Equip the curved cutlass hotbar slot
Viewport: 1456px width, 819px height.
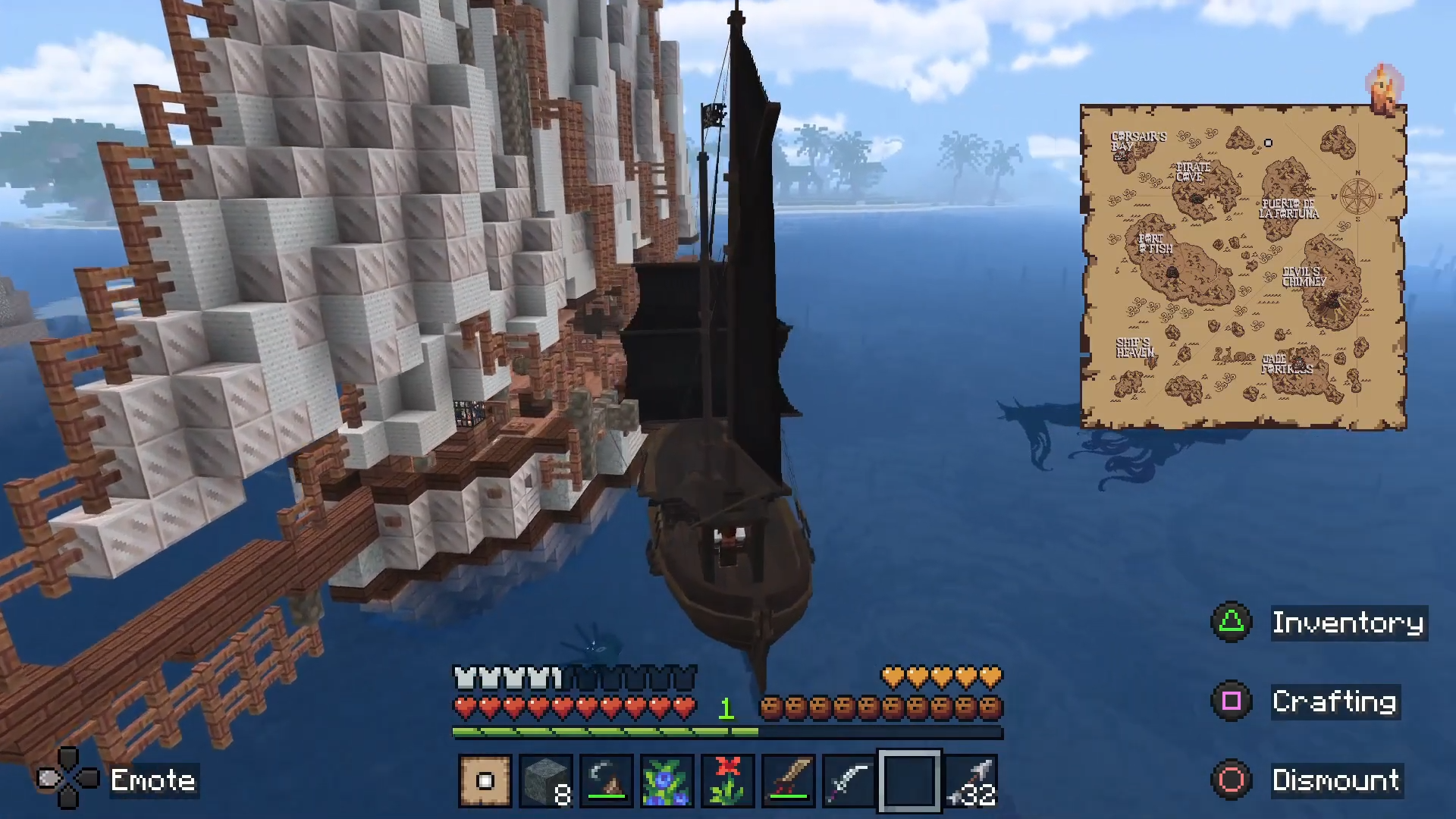pos(849,780)
